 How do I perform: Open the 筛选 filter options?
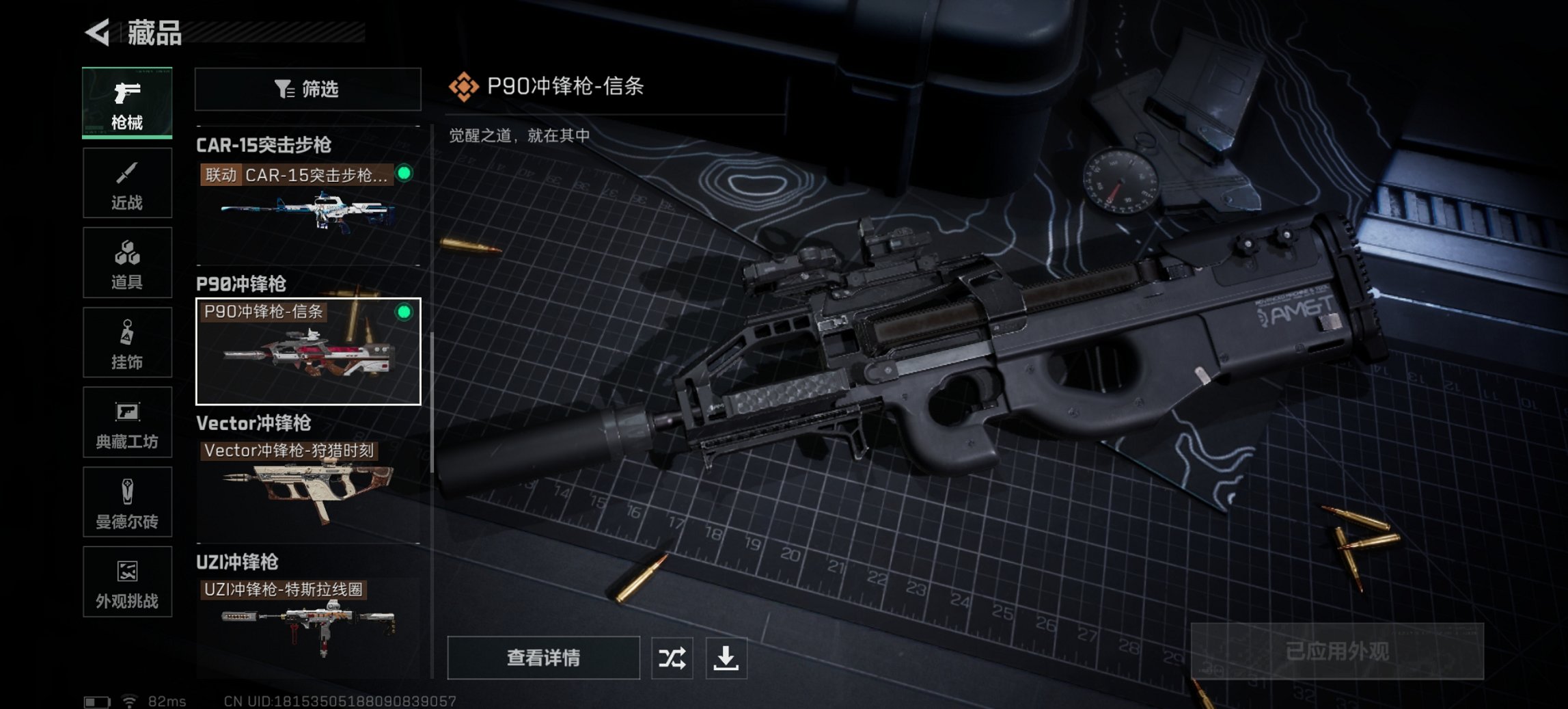(x=307, y=89)
